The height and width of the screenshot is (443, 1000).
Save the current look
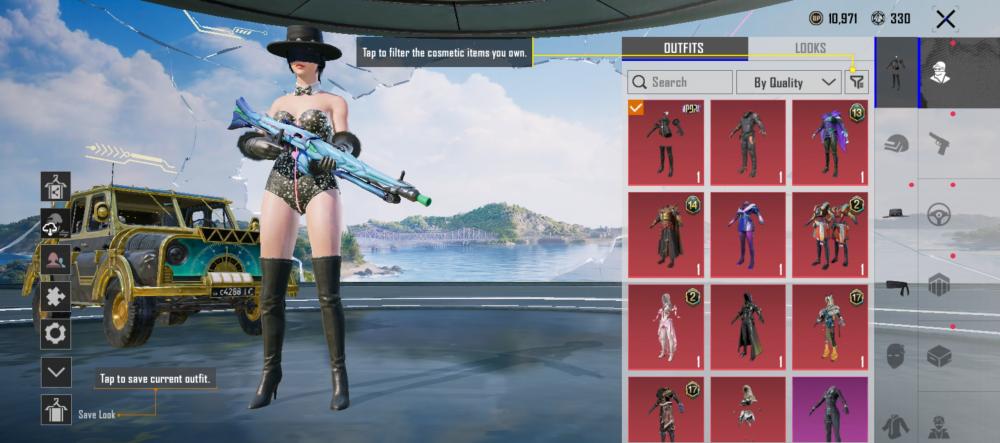tap(56, 410)
